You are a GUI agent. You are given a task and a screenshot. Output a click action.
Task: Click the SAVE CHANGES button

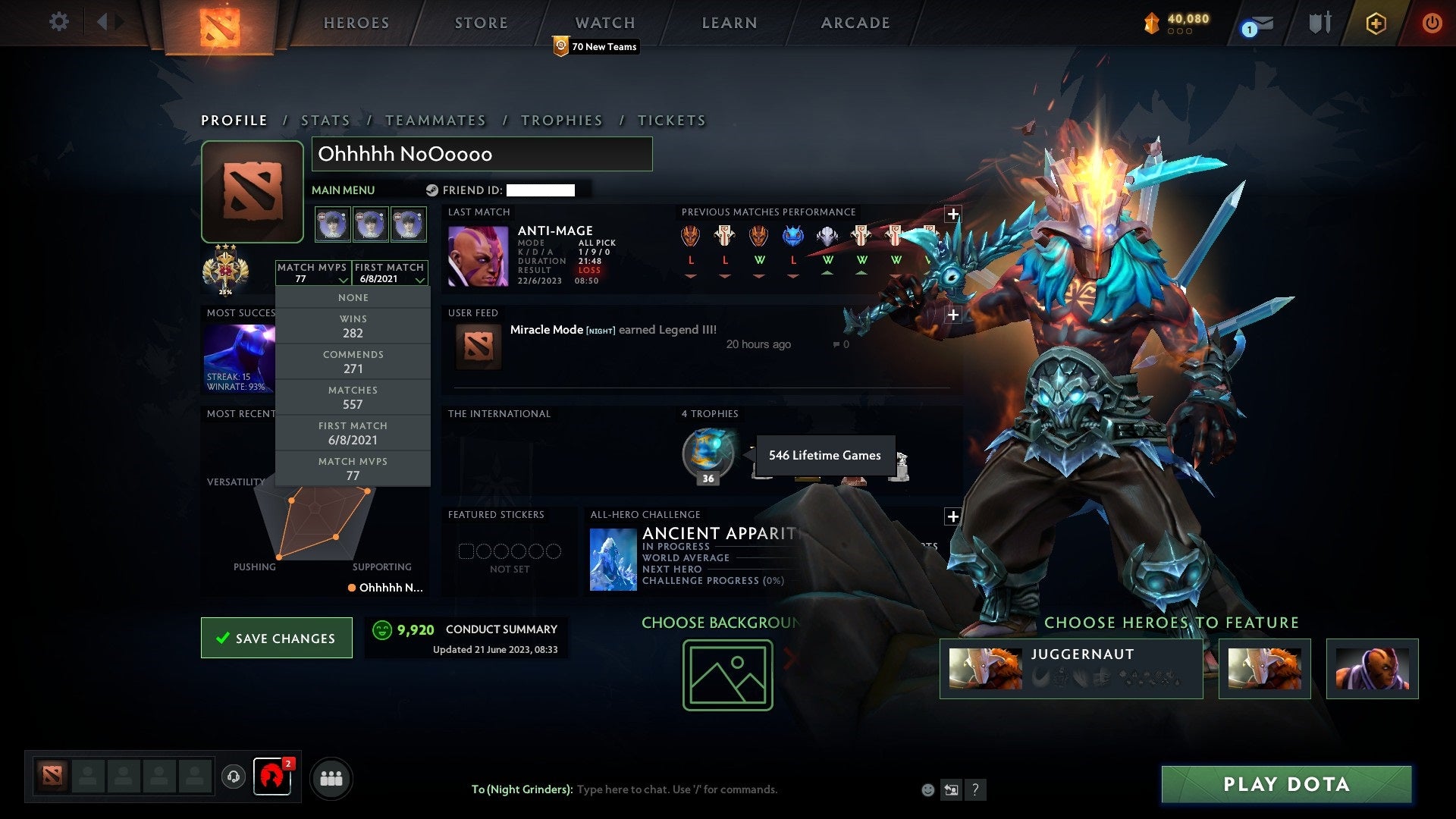(x=276, y=638)
